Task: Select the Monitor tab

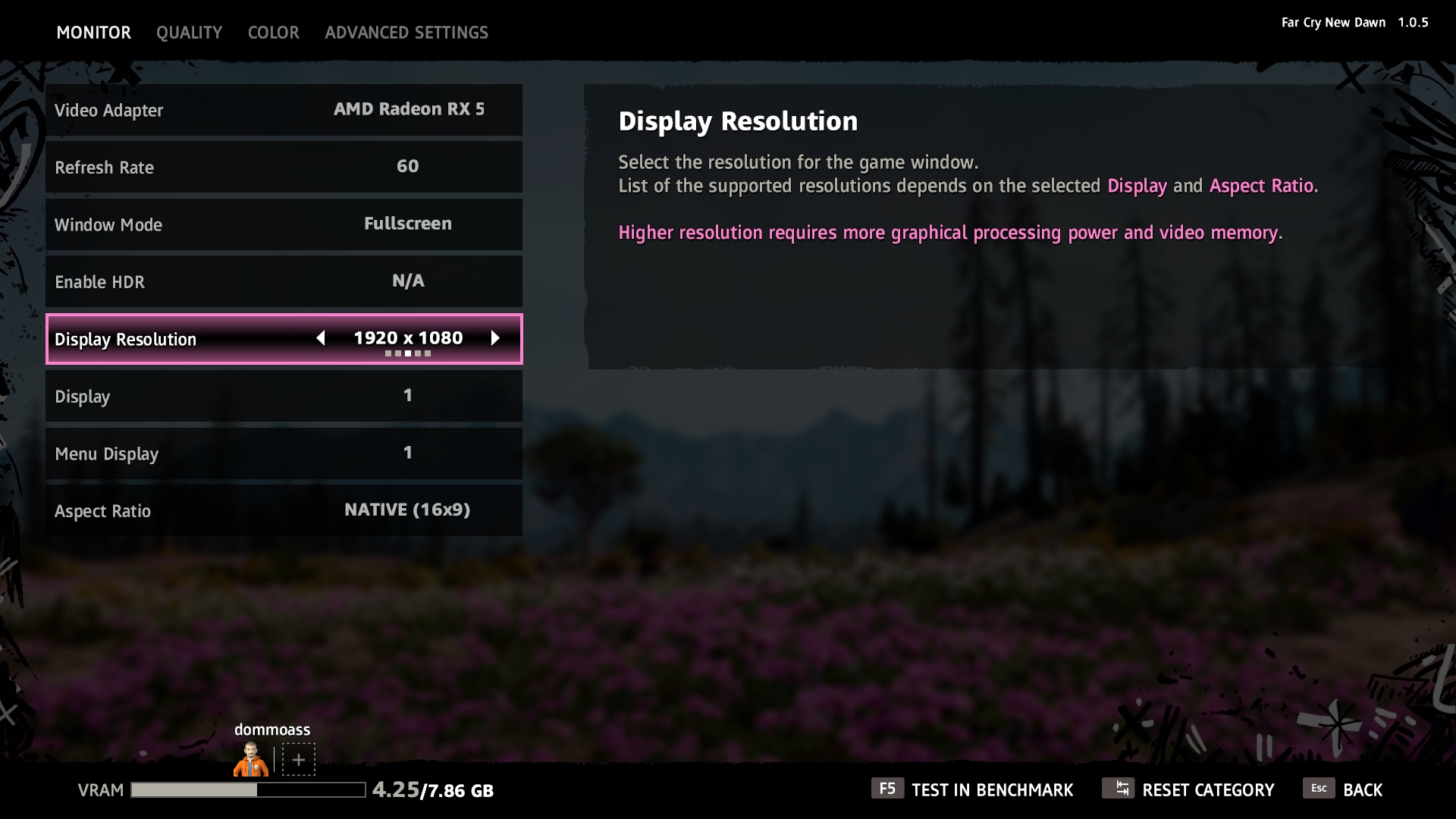Action: [94, 33]
